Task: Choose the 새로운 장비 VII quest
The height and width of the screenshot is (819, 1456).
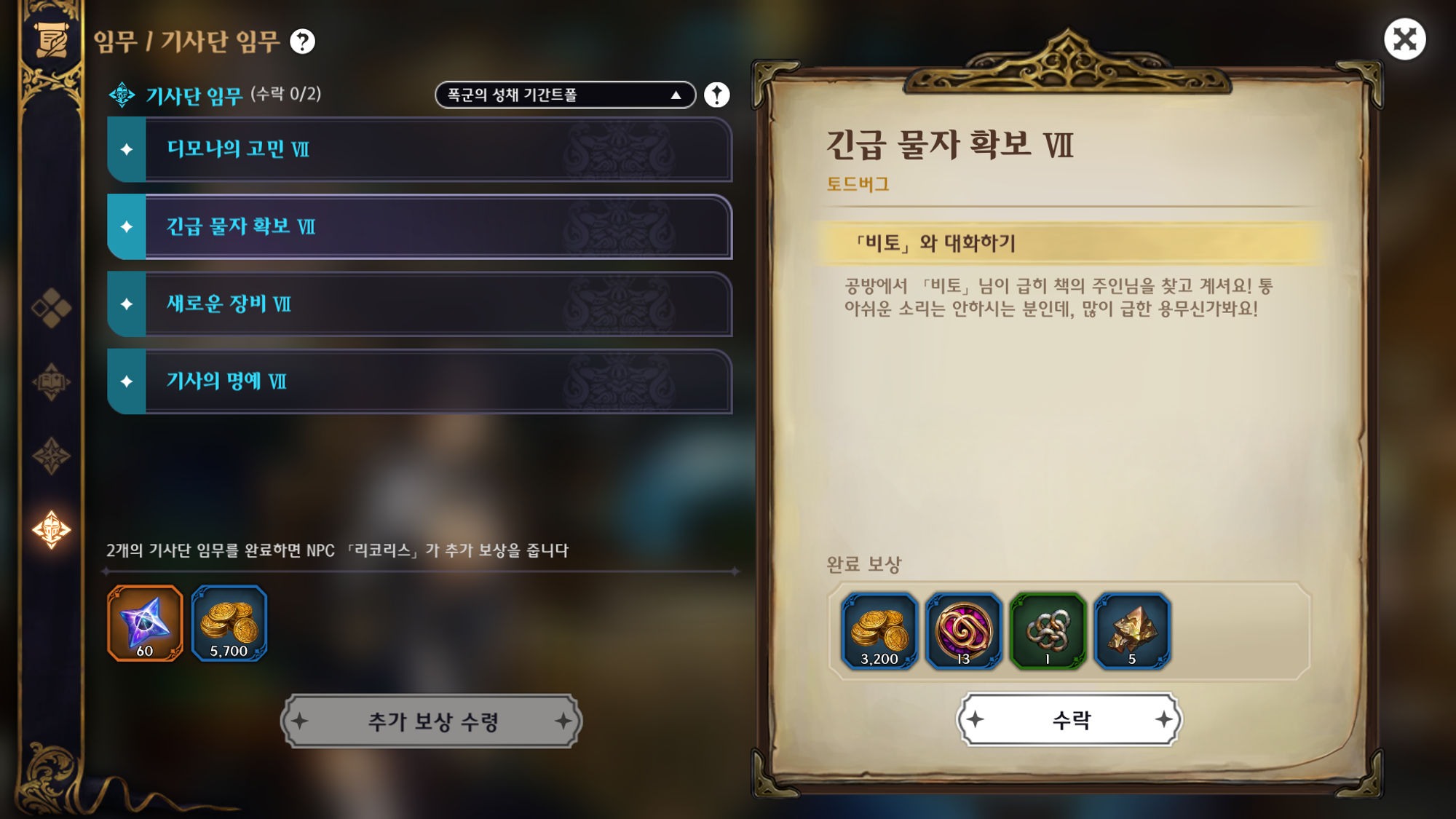Action: tap(420, 304)
